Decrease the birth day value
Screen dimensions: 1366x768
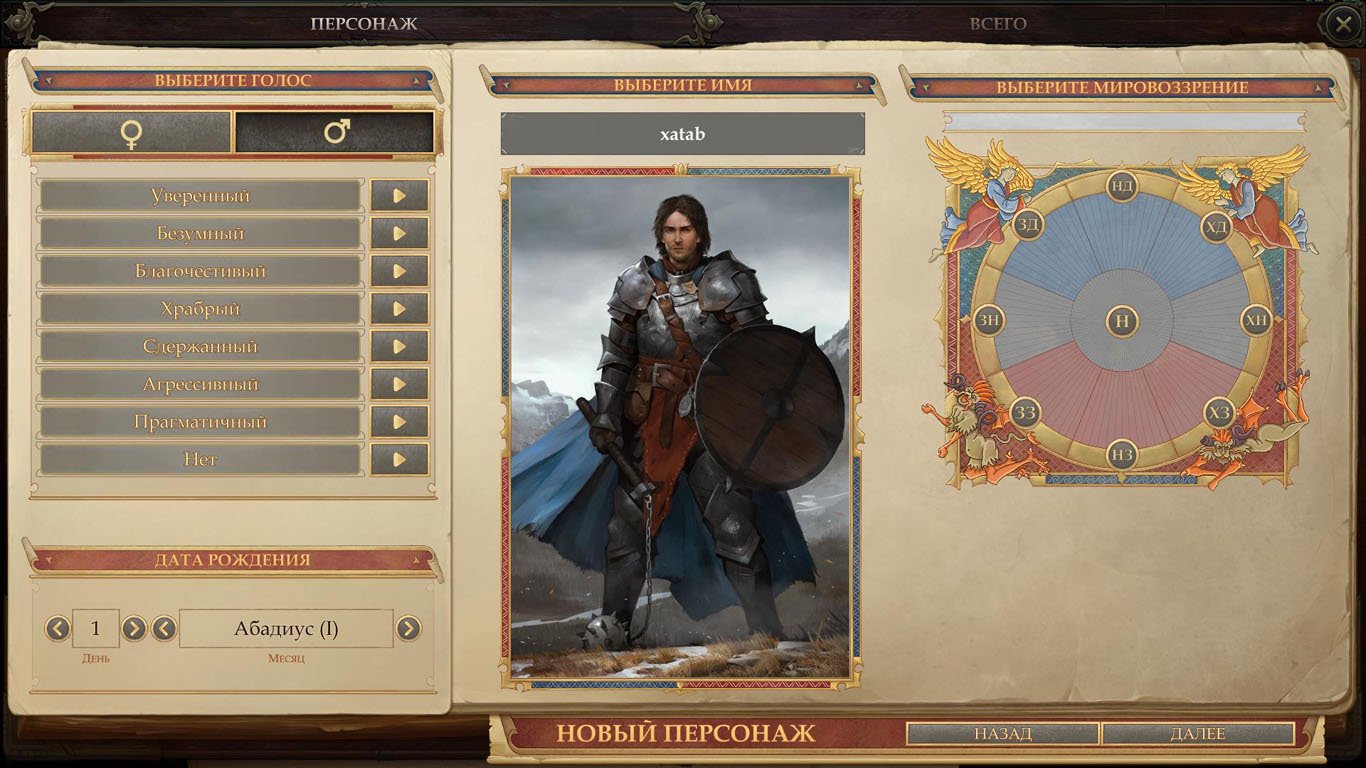(56, 628)
